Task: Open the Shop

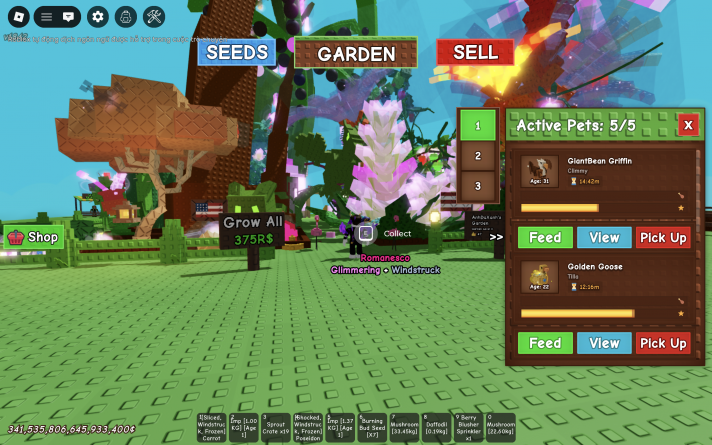Action: click(34, 237)
